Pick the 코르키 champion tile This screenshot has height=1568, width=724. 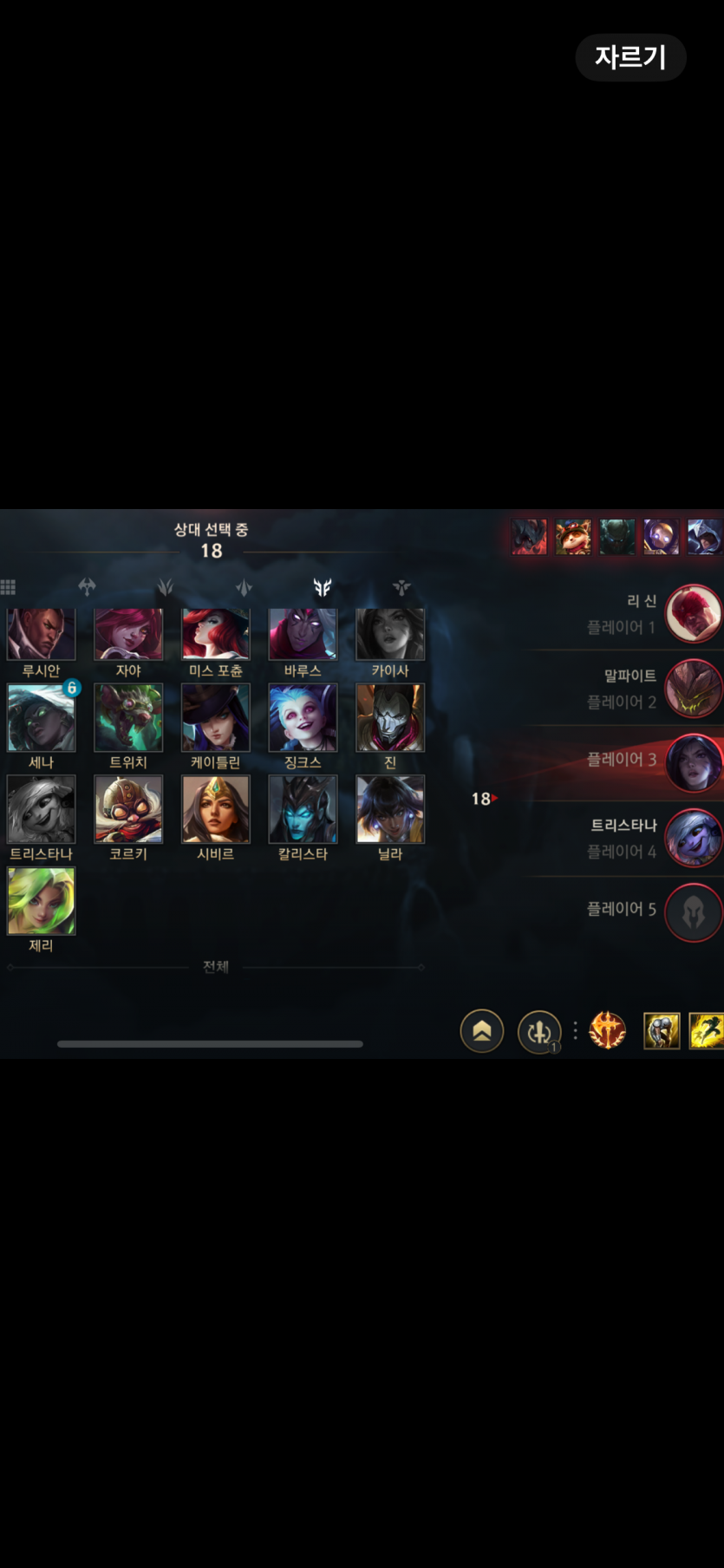[x=128, y=809]
